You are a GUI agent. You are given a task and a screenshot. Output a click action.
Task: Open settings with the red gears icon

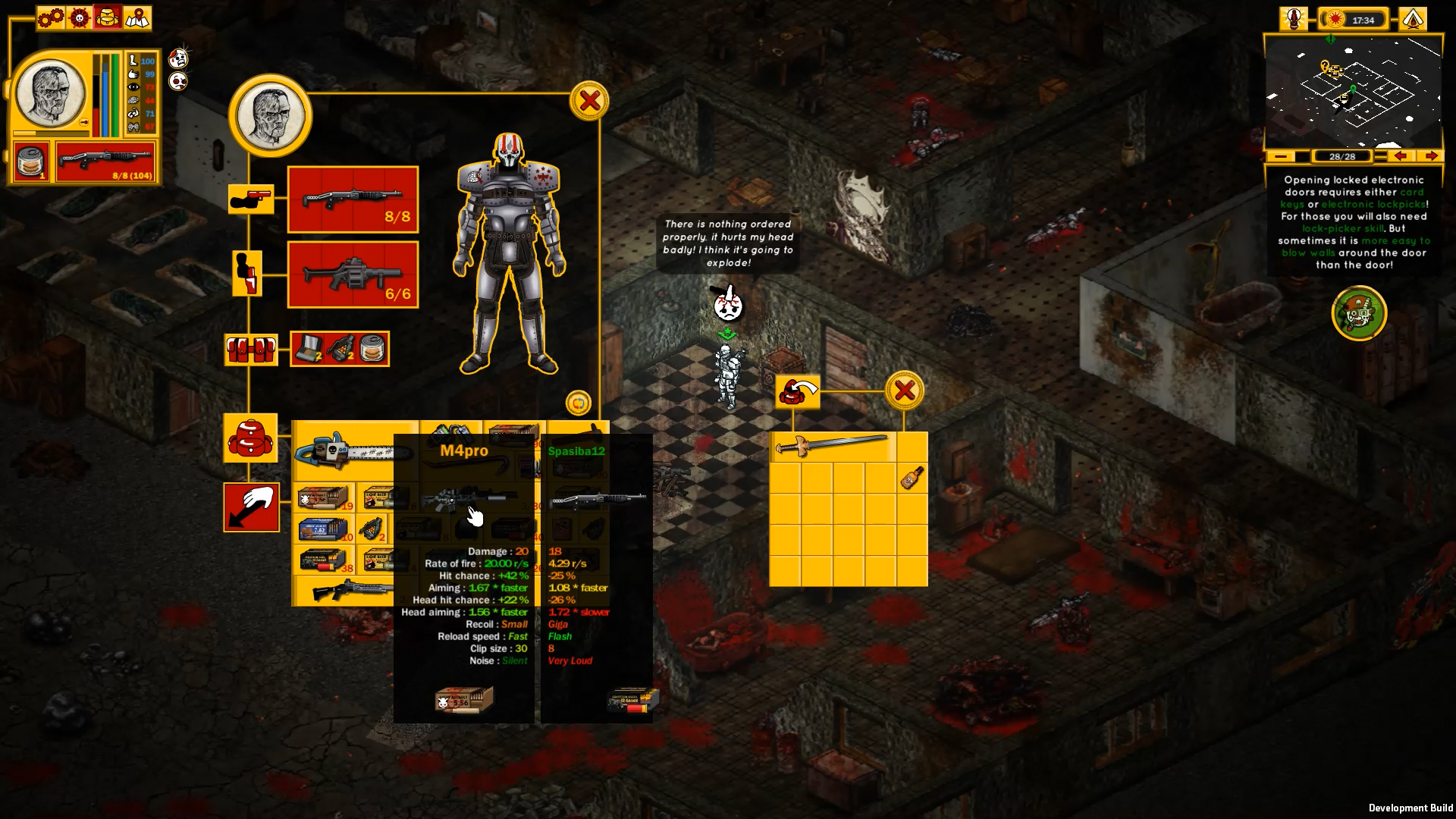tap(50, 17)
